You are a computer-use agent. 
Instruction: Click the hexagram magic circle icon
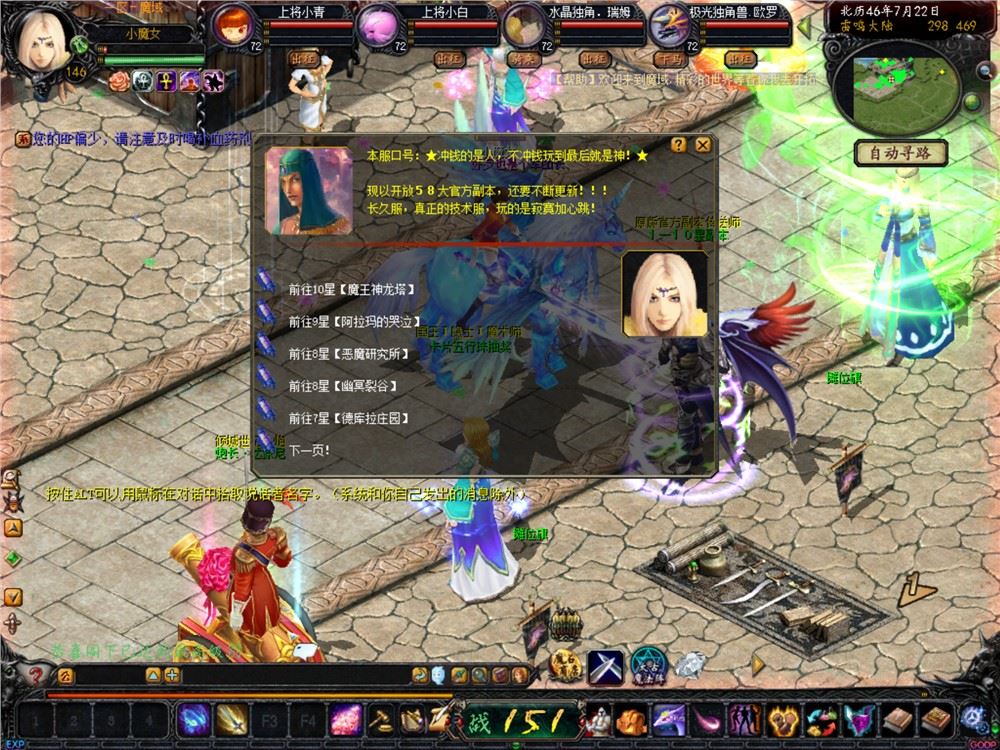pos(647,665)
